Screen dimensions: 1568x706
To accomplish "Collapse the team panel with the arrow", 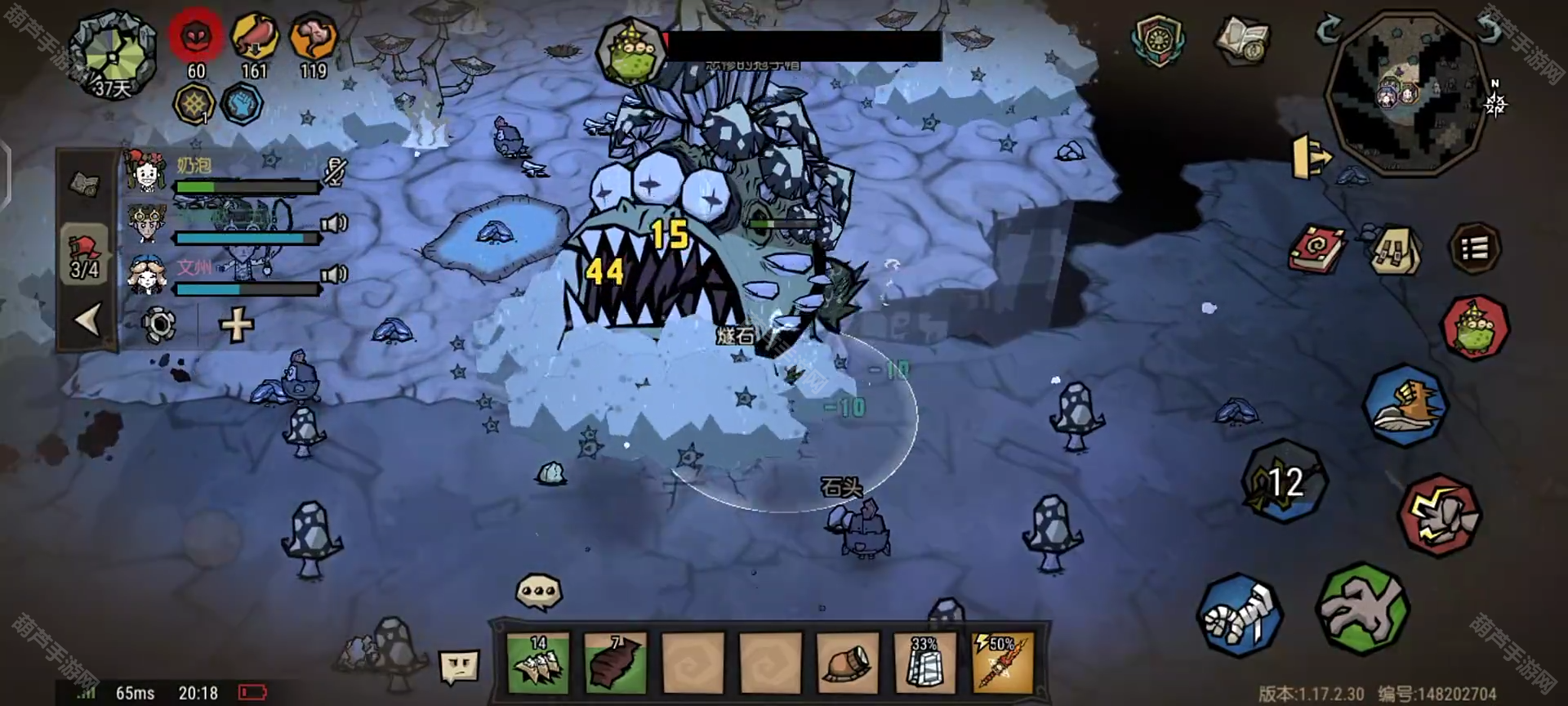I will 87,319.
